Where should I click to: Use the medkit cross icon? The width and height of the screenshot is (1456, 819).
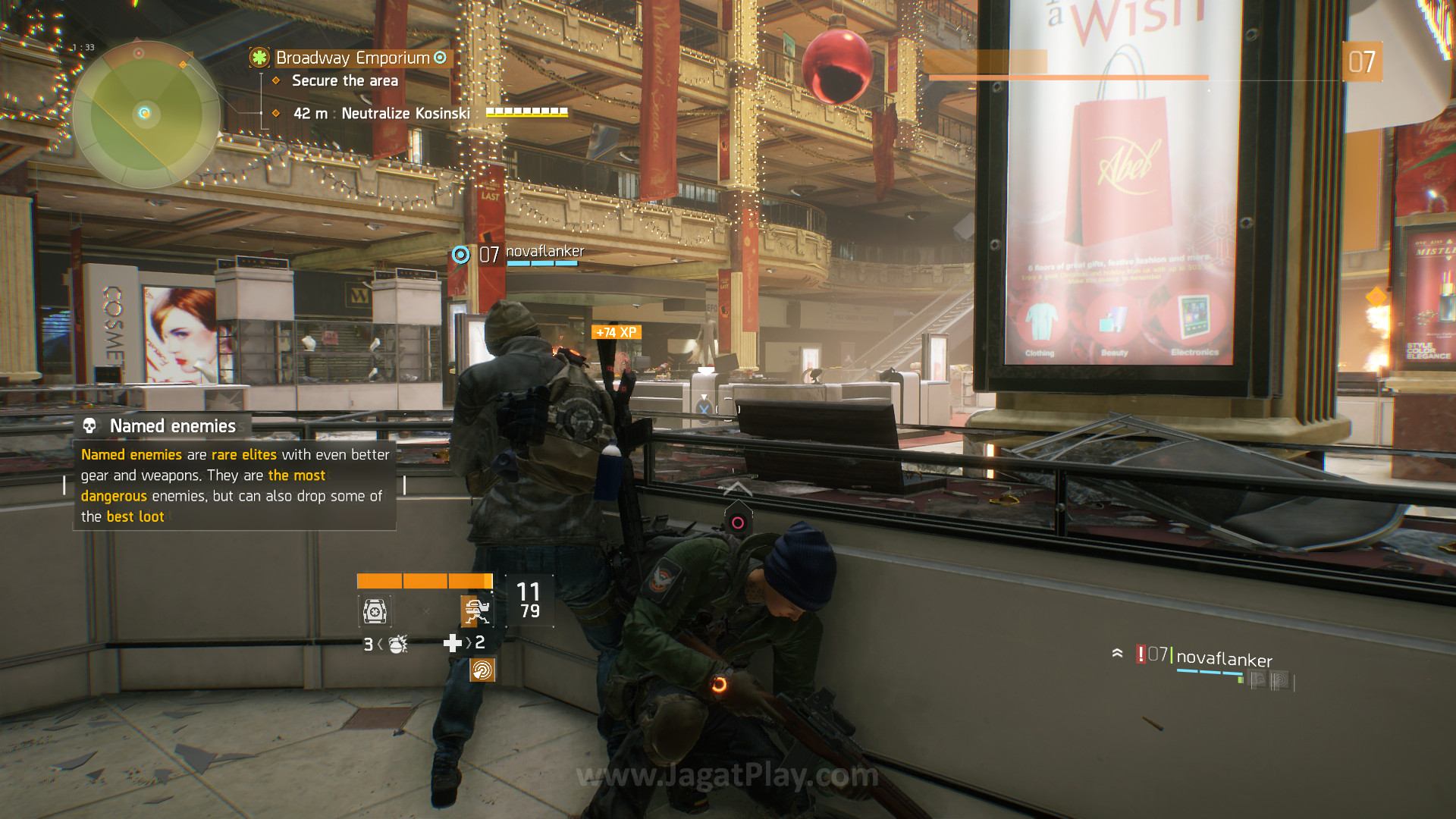453,643
